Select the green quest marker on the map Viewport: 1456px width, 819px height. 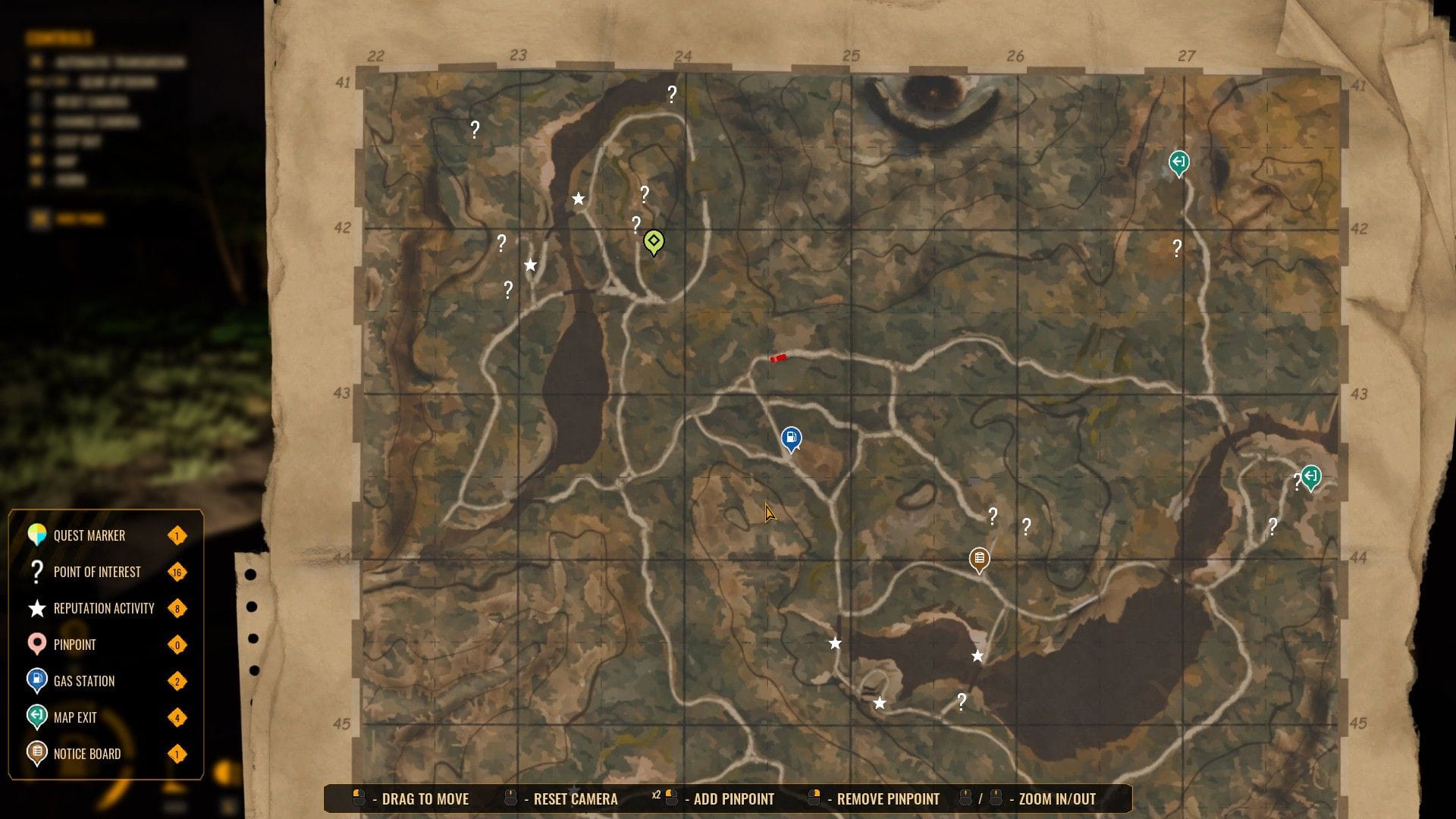(653, 242)
